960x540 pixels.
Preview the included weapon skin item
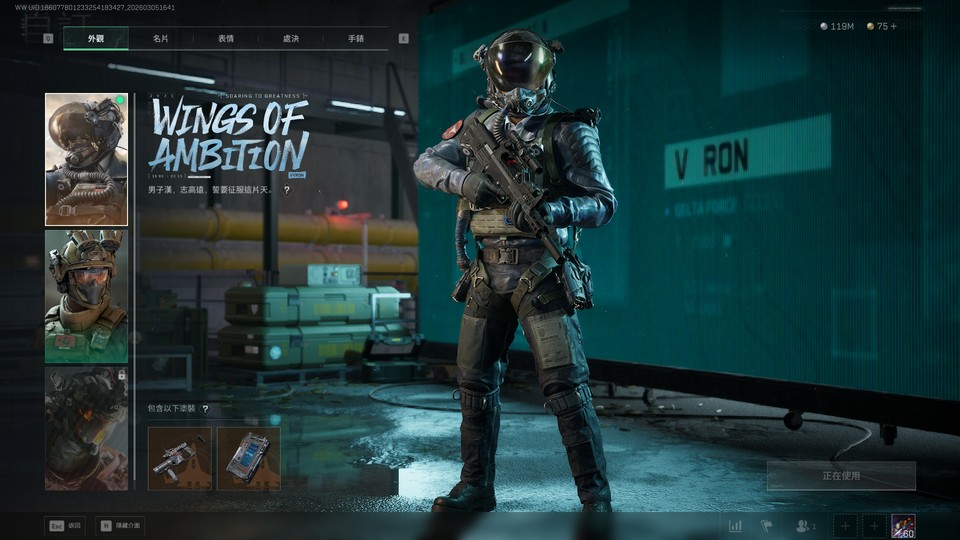180,458
